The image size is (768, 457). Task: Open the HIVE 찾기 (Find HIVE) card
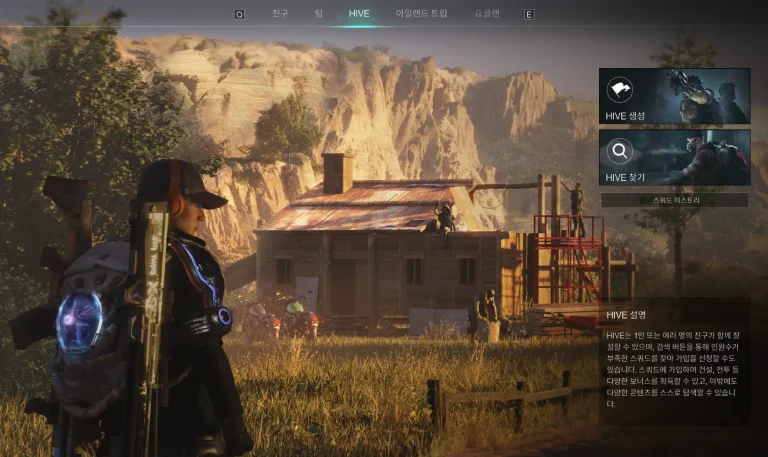pyautogui.click(x=674, y=157)
